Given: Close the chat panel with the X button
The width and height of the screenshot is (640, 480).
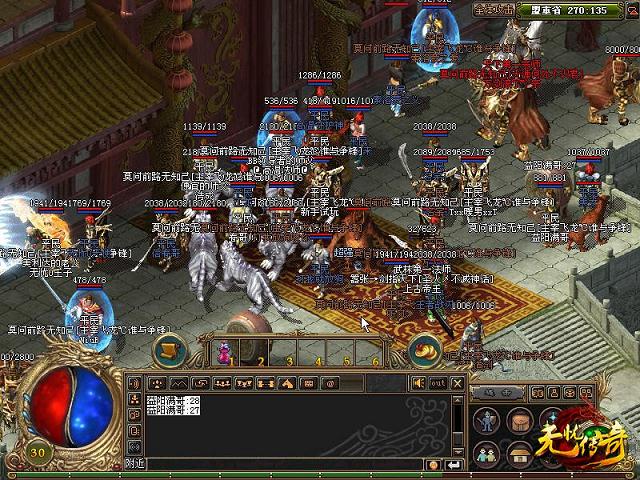Looking at the screenshot, I should click(459, 382).
